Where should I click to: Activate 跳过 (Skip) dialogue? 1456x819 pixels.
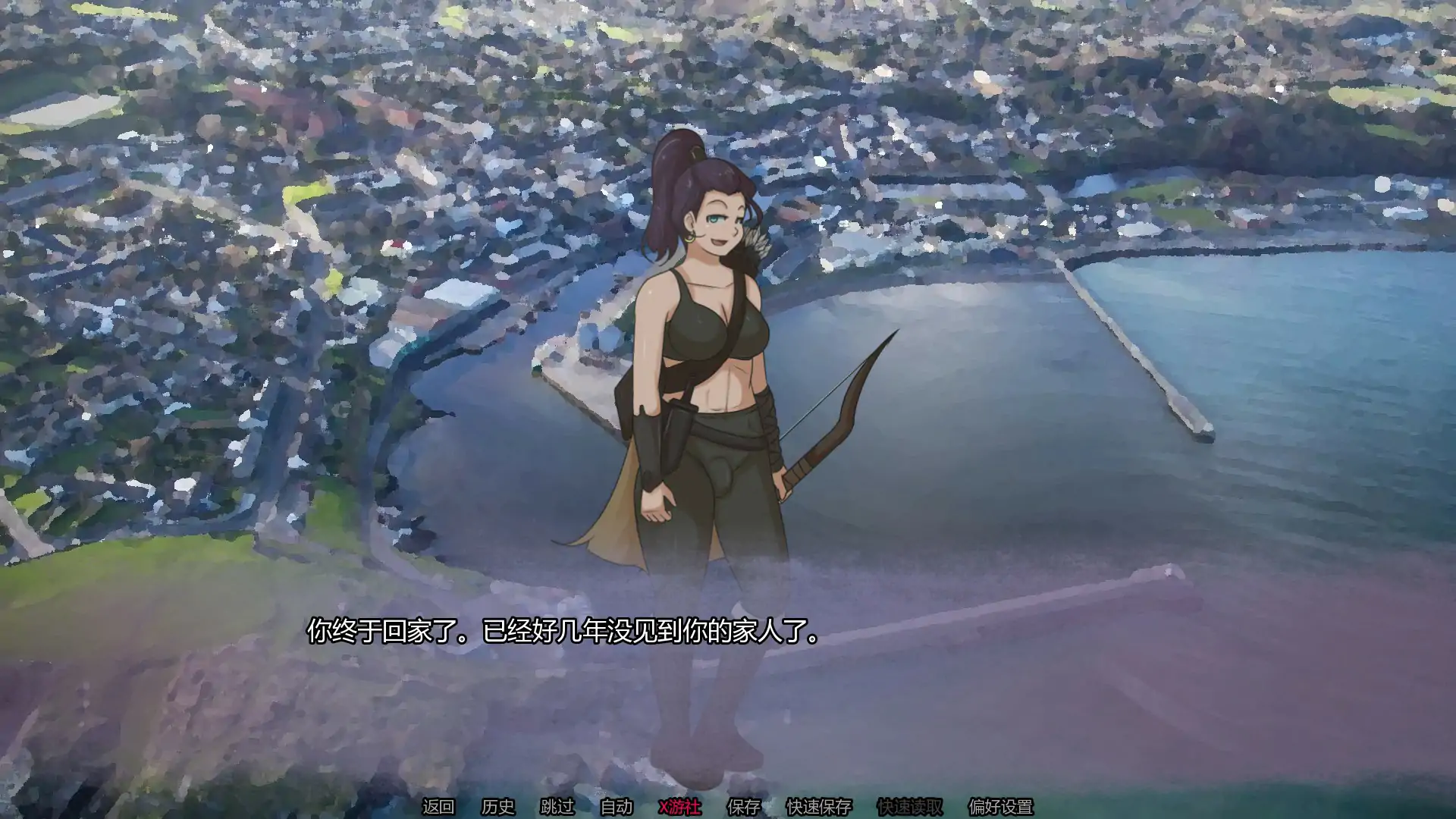(x=557, y=807)
